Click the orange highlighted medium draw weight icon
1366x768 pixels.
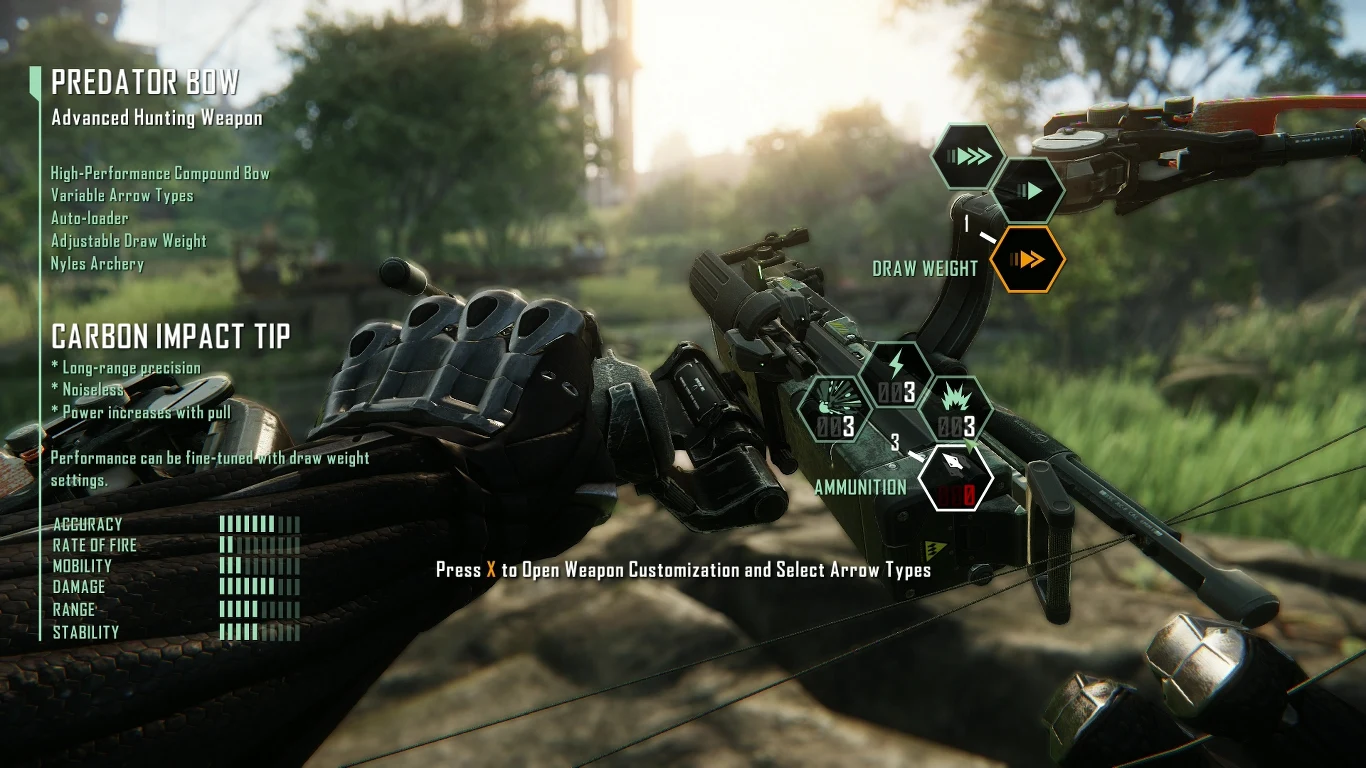click(1027, 258)
